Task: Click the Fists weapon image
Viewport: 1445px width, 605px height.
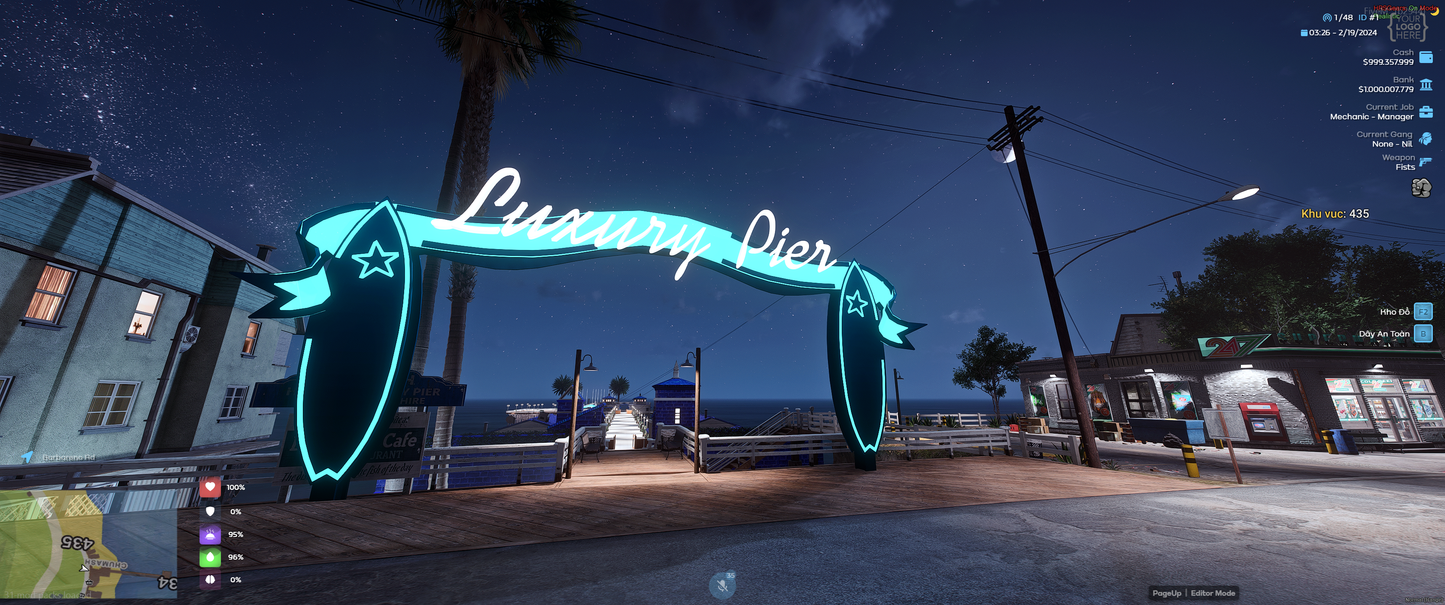Action: pos(1420,187)
